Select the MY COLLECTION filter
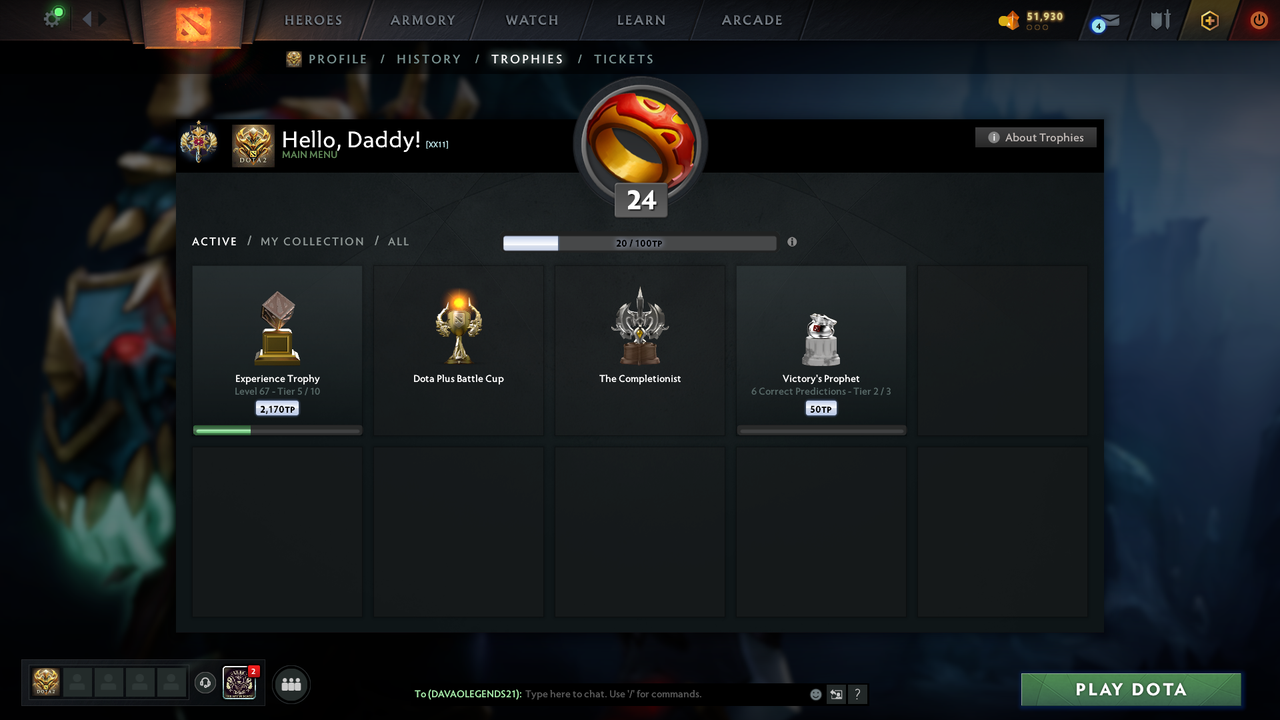This screenshot has width=1280, height=720. 312,241
